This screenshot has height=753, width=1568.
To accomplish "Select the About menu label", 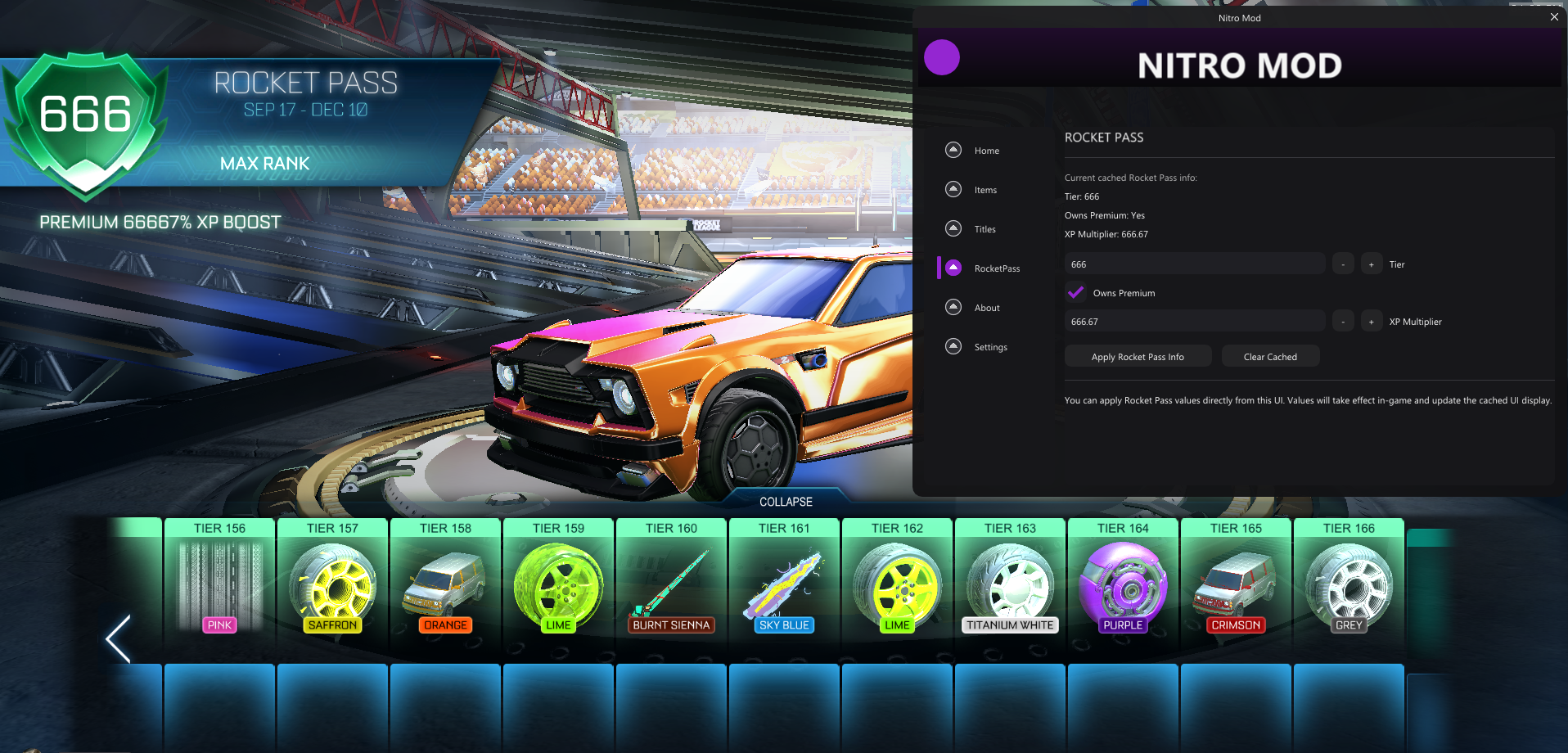I will [985, 307].
